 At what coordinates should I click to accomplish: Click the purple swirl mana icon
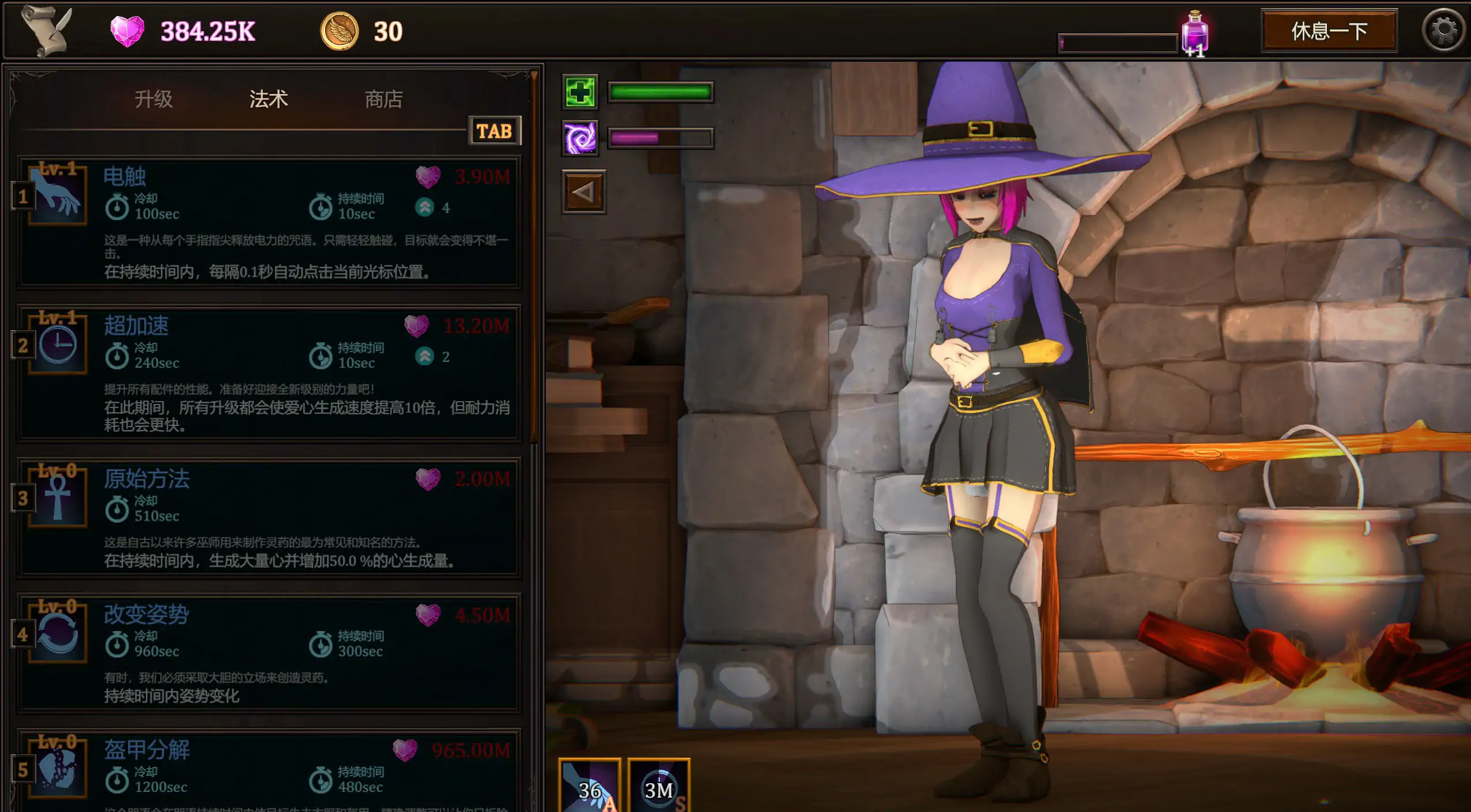[581, 137]
